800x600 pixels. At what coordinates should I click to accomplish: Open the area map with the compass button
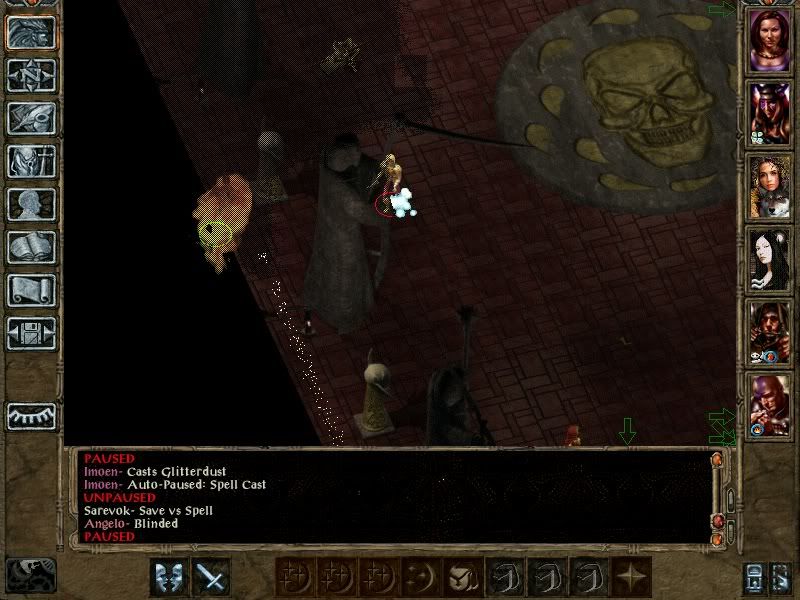(31, 74)
